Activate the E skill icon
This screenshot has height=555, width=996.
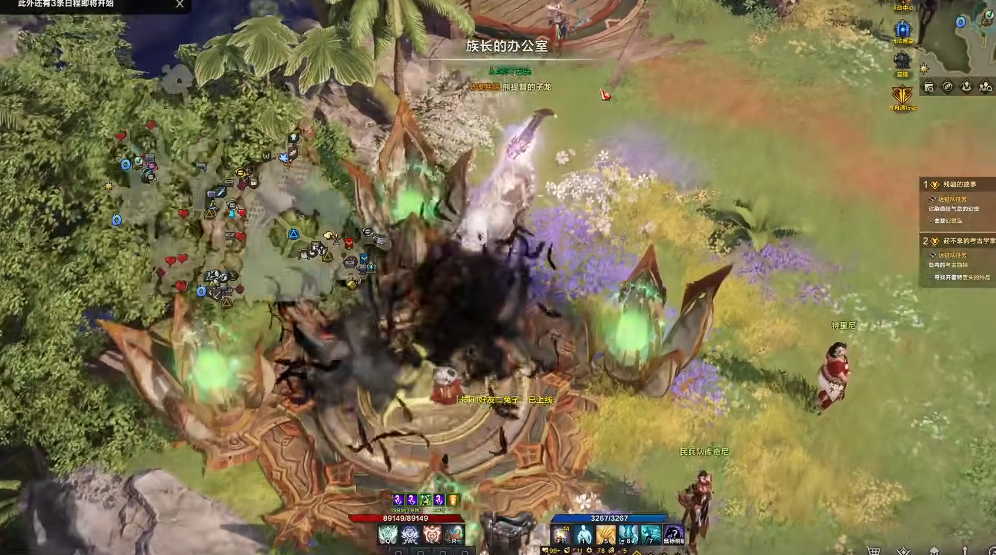(432, 535)
